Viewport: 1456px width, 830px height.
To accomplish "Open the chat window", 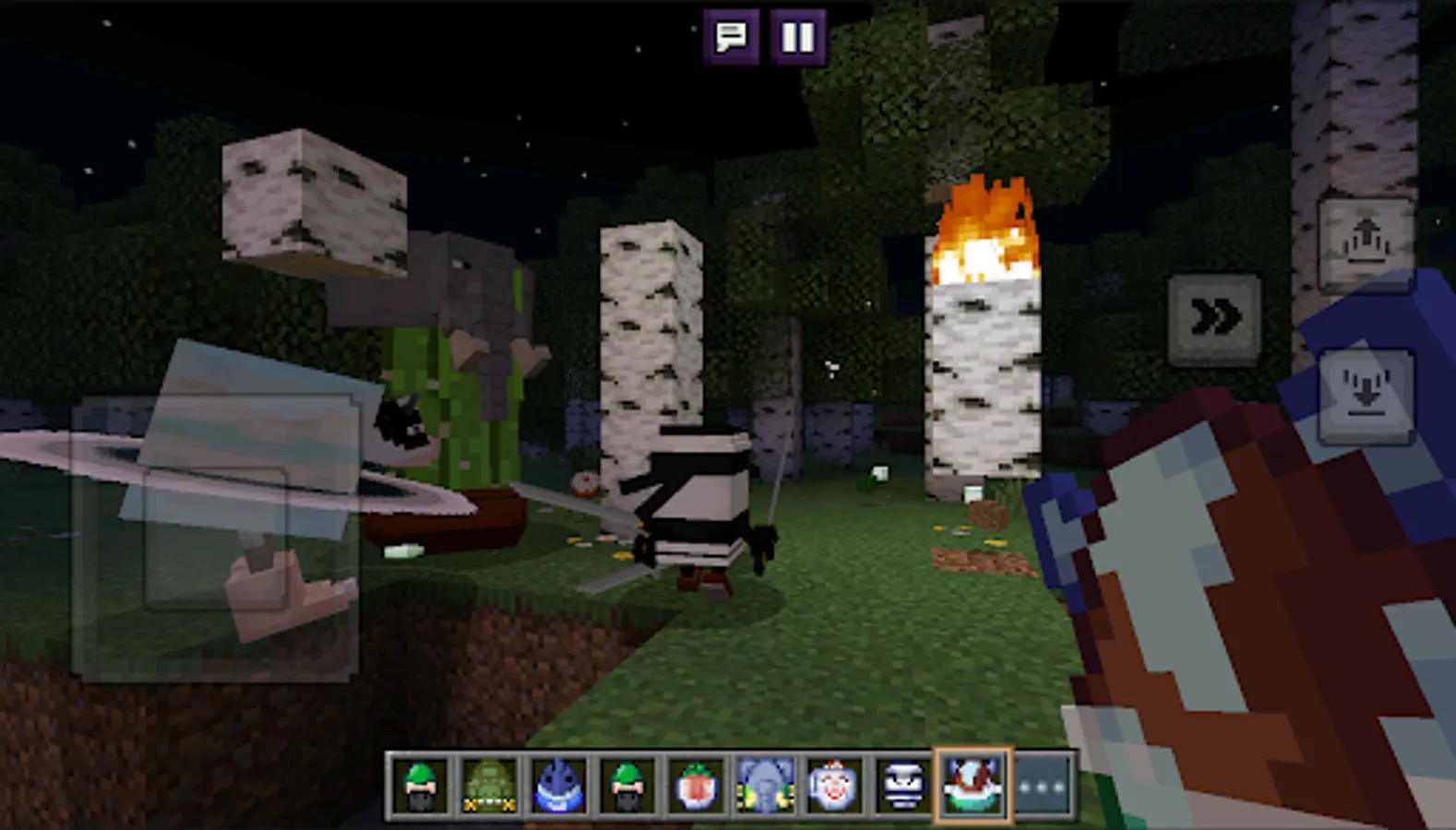I will pos(731,37).
